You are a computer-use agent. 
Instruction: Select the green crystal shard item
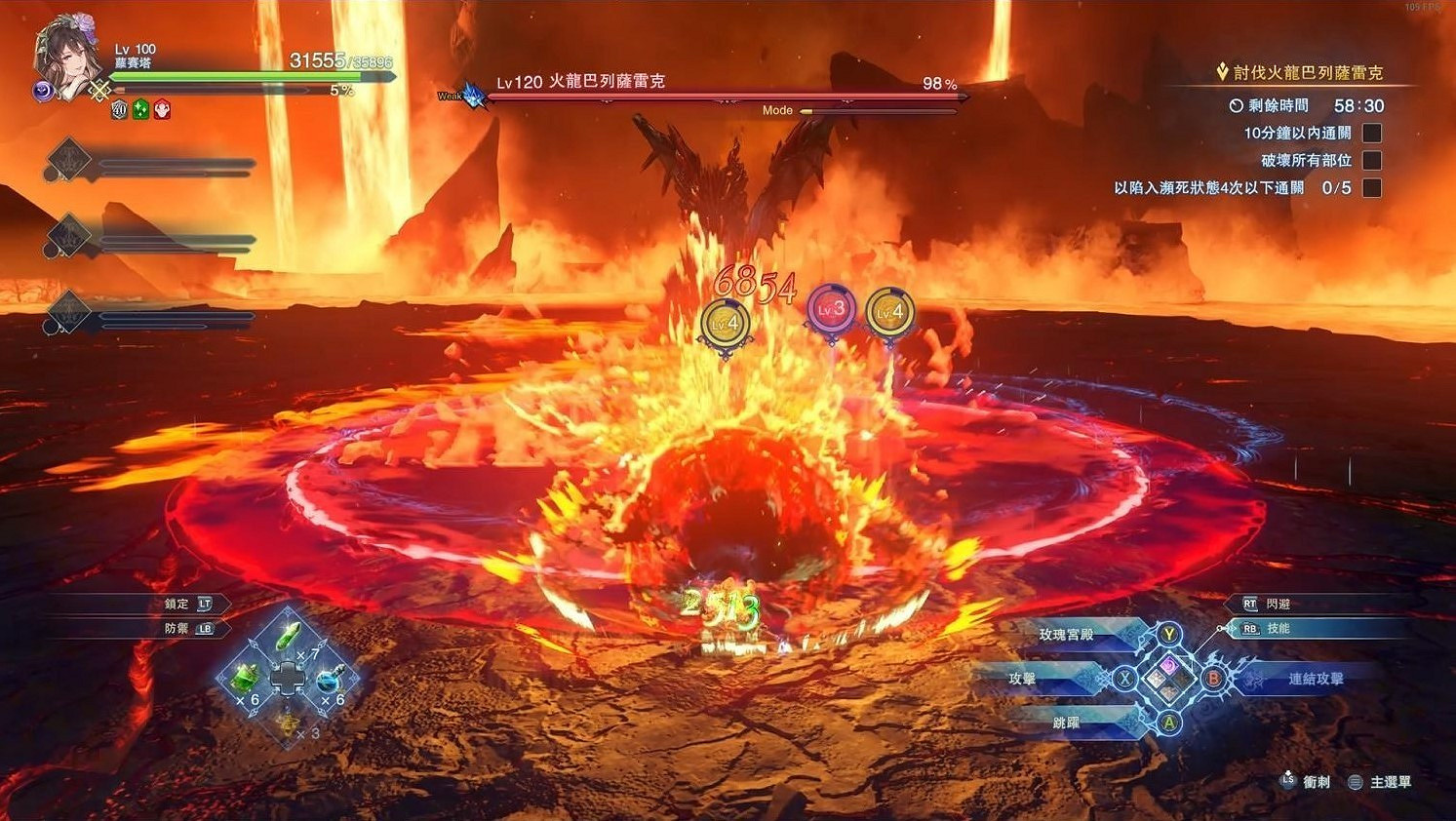286,636
